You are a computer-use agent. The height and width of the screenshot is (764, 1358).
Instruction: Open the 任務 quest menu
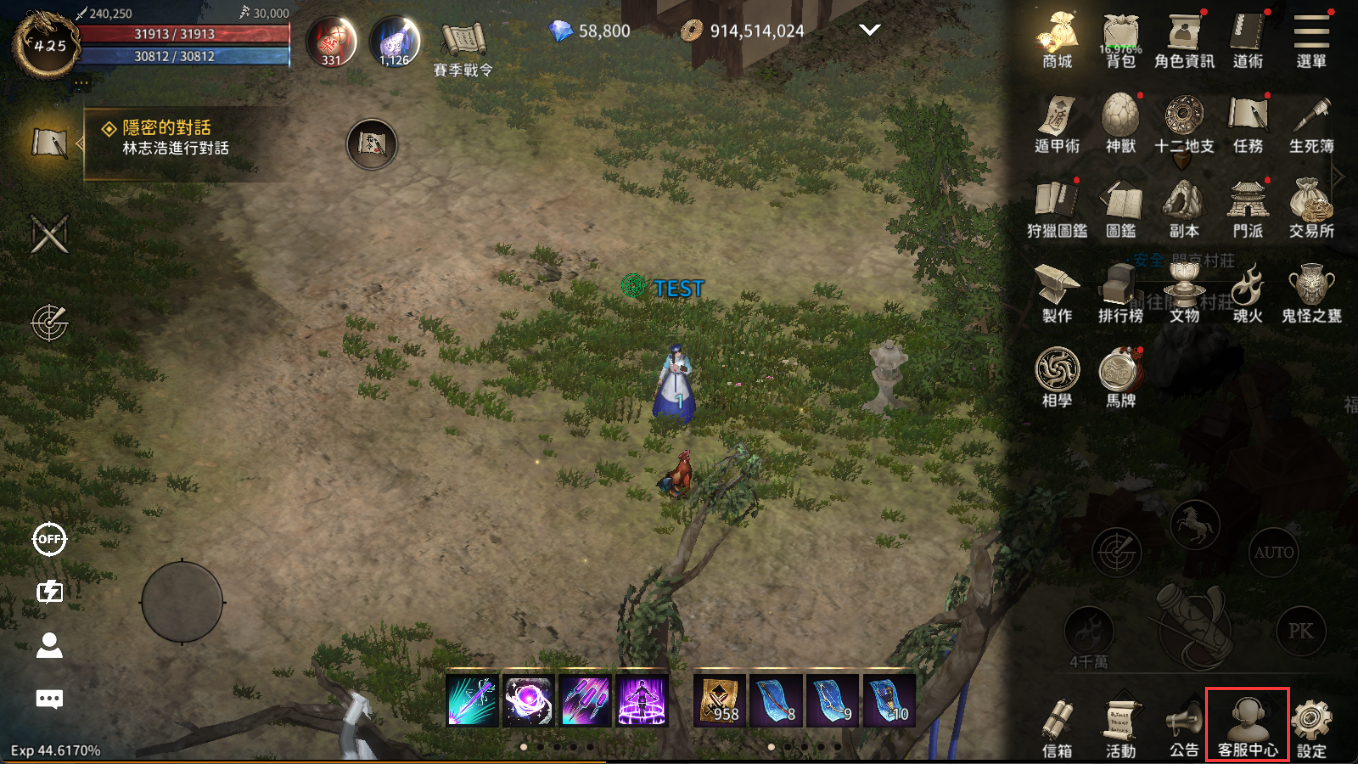click(1248, 123)
